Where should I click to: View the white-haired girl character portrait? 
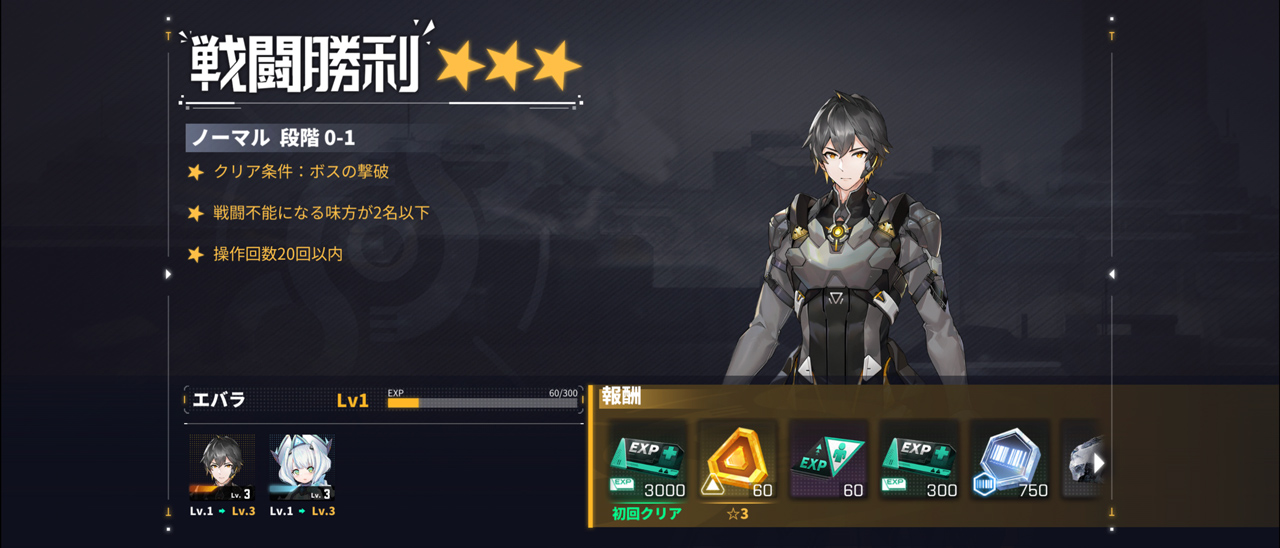pos(301,467)
